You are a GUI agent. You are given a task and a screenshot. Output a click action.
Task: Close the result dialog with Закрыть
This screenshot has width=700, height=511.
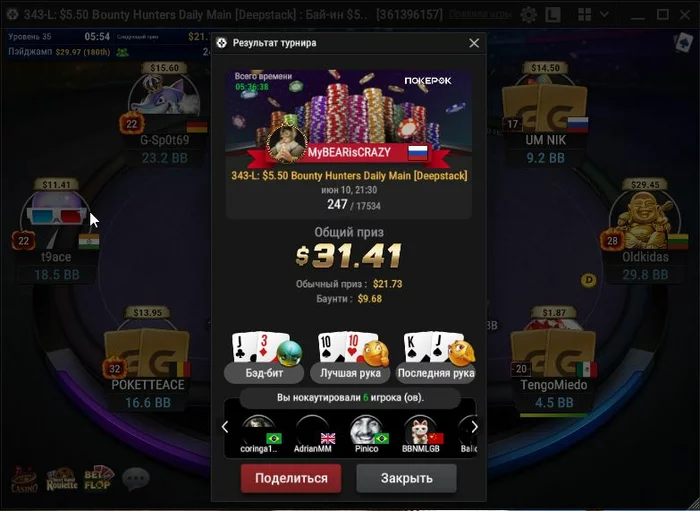pos(406,478)
